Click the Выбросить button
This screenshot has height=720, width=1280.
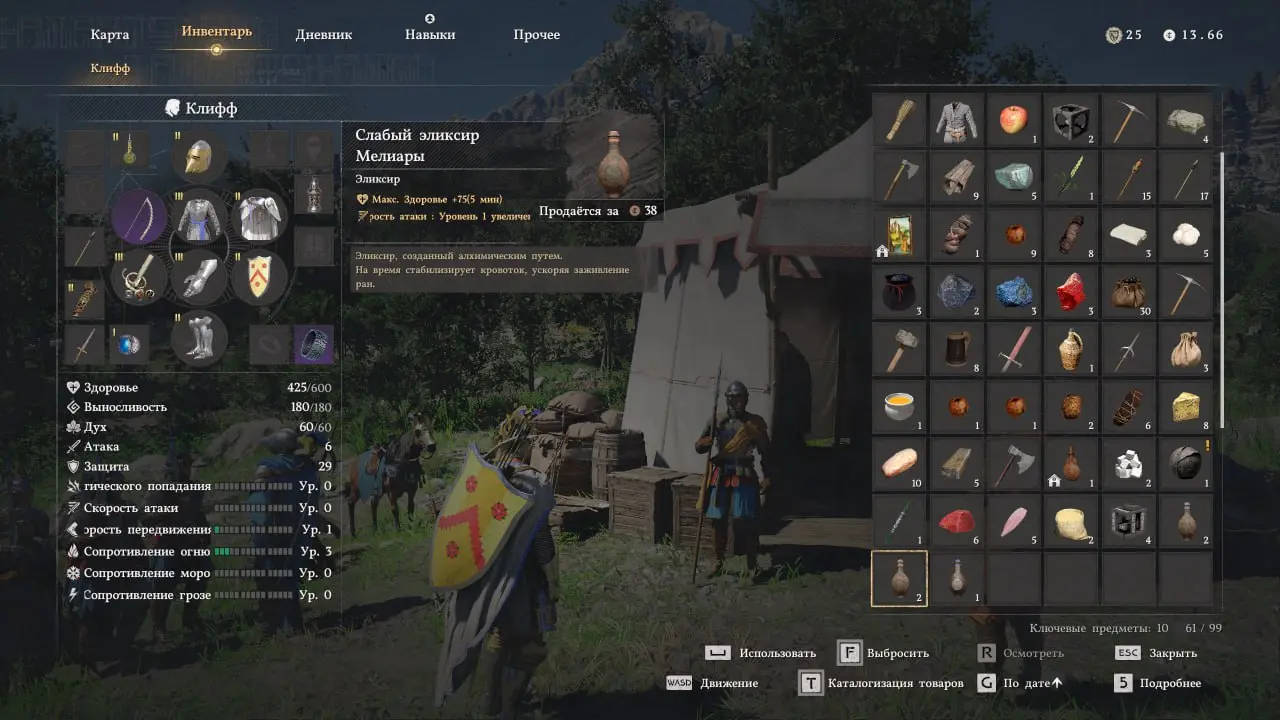coord(884,654)
